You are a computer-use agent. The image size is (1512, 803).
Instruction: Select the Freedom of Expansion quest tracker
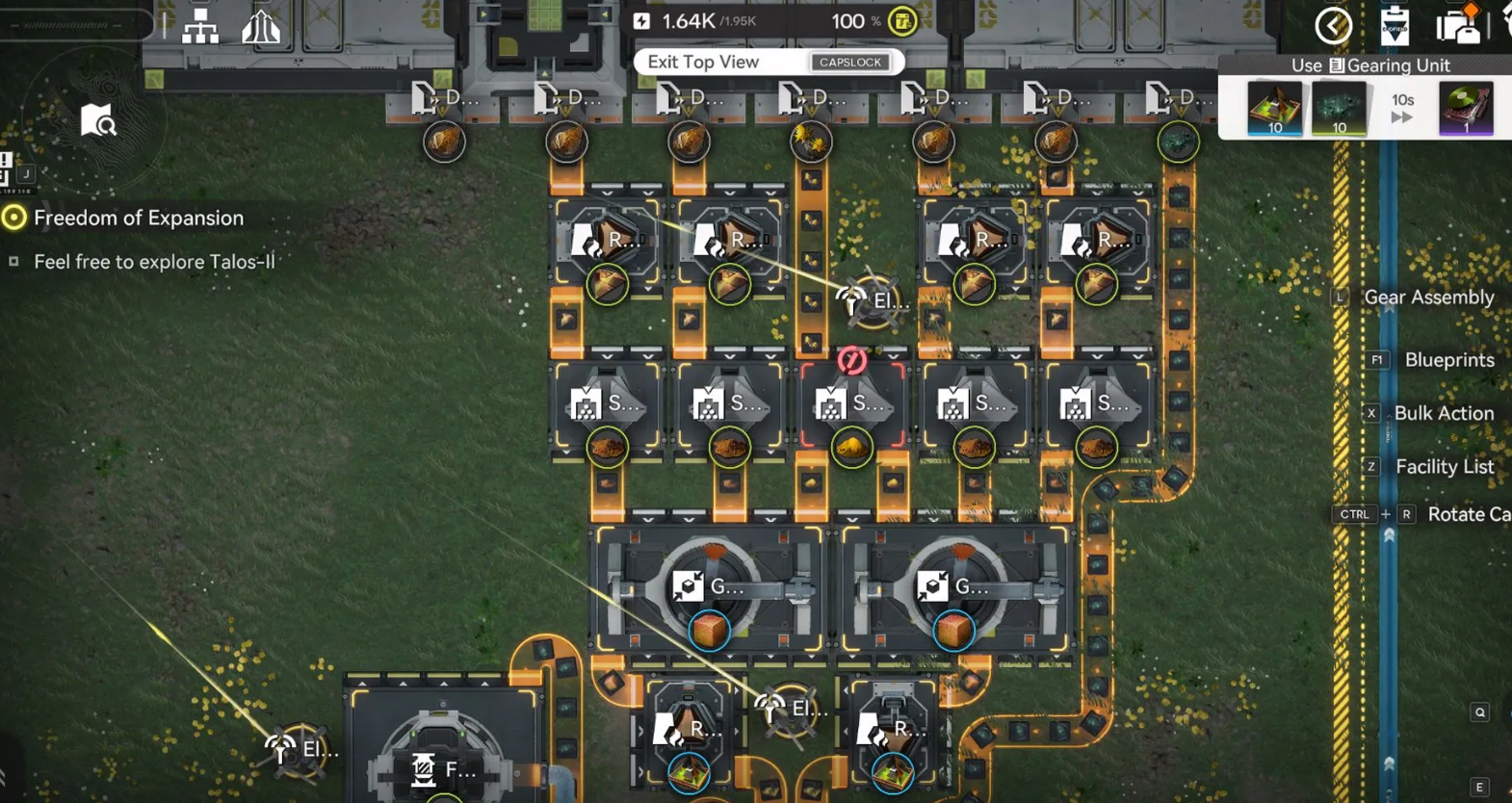click(x=138, y=218)
